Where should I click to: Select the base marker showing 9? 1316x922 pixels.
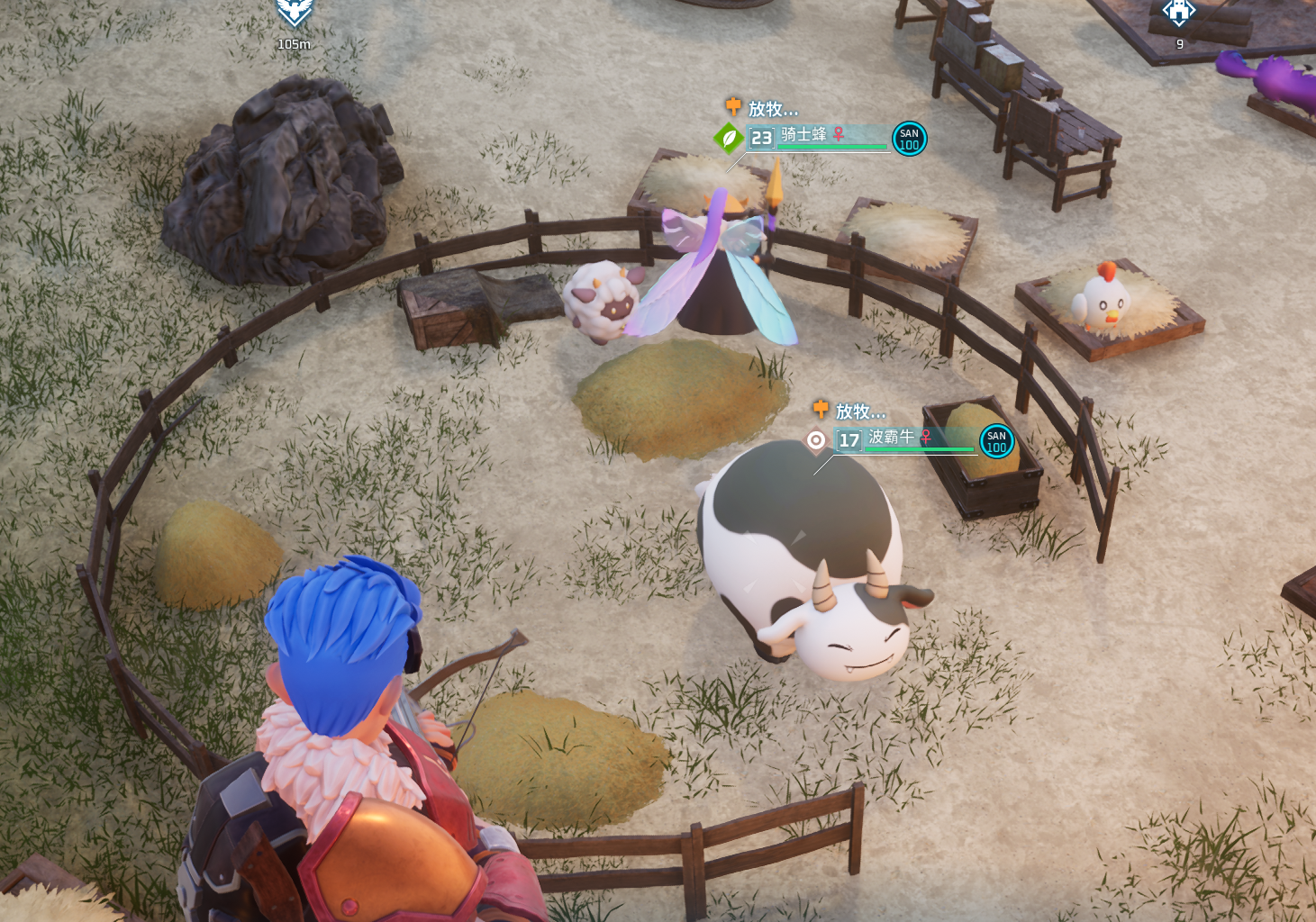coord(1178,13)
